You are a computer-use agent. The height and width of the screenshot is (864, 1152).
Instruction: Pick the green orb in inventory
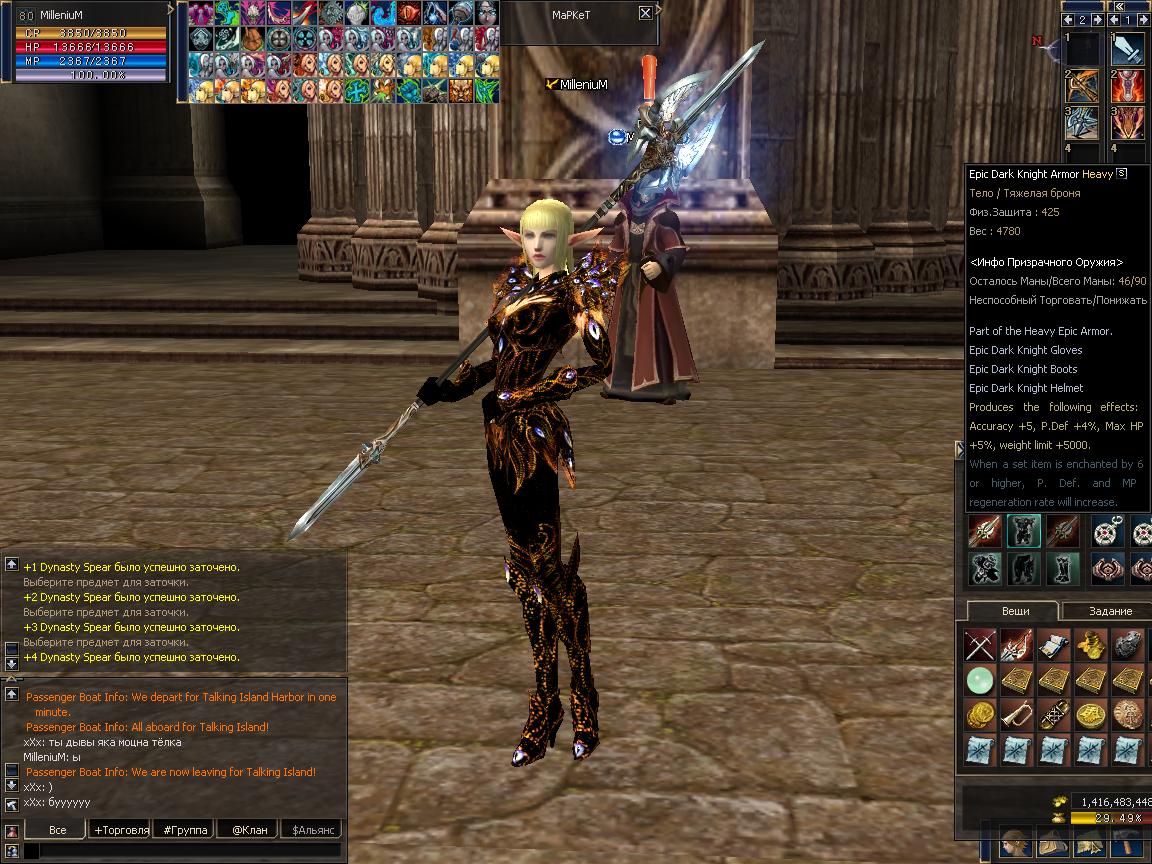point(980,680)
